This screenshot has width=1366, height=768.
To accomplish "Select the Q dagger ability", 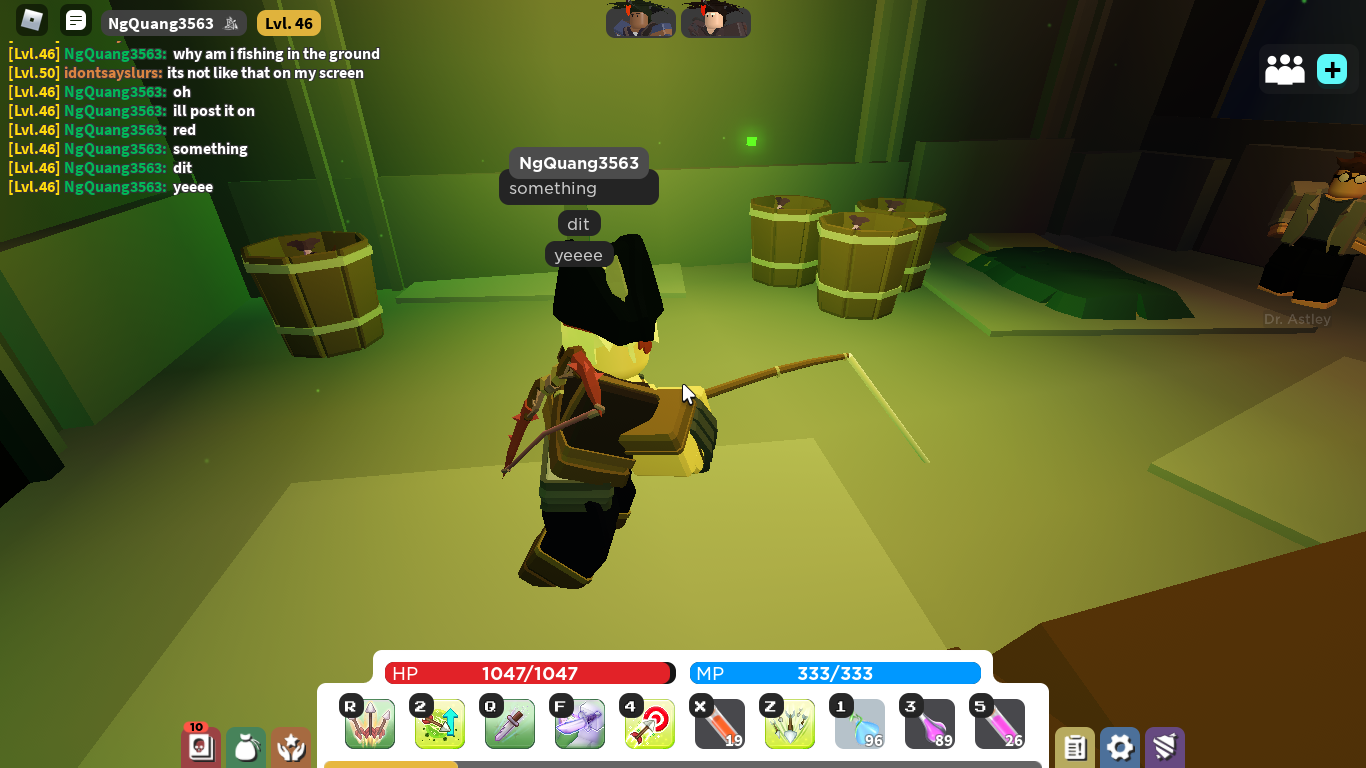I will [509, 723].
